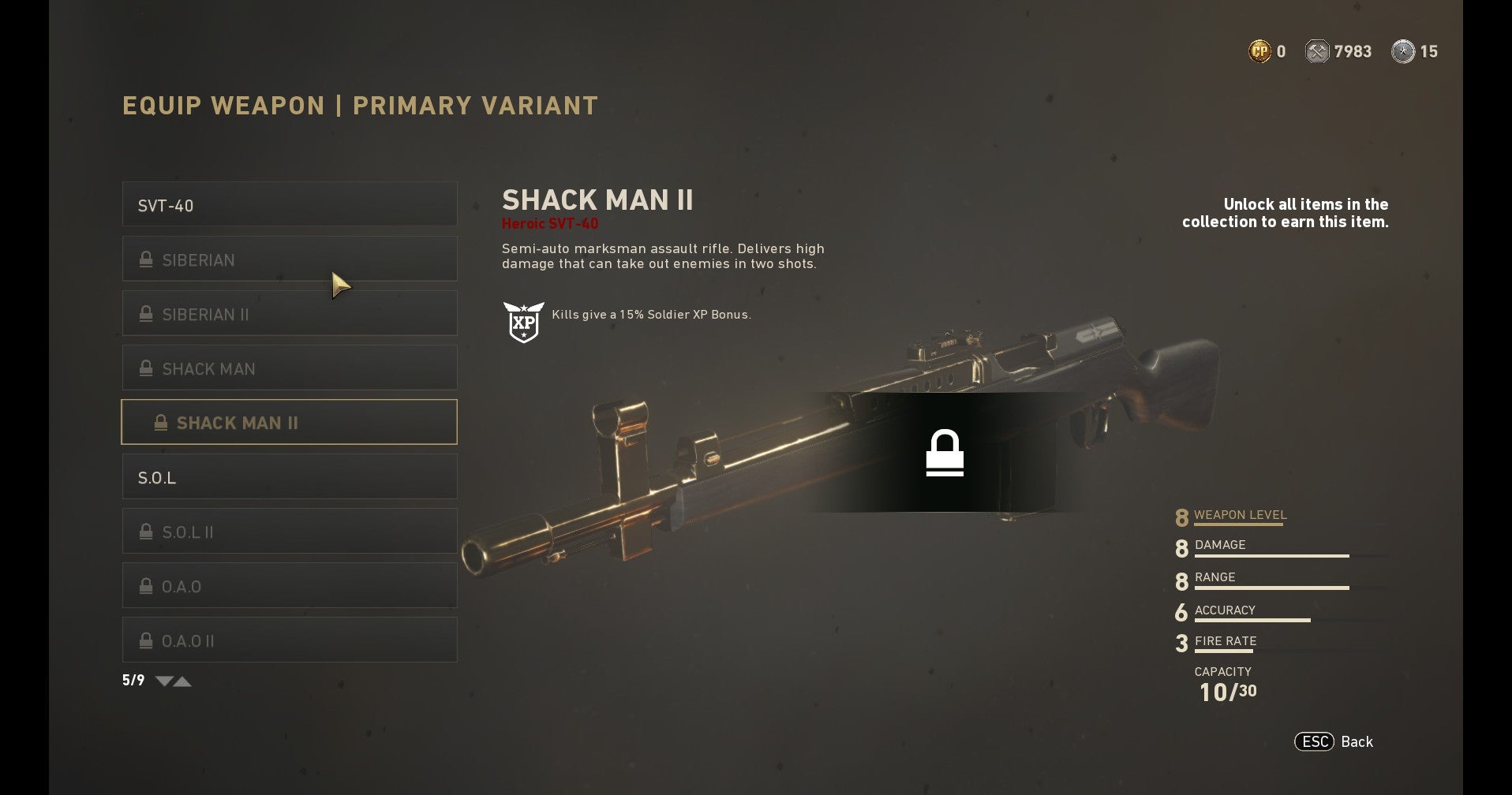
Task: Click the lock icon next to O.A.O
Action: click(x=145, y=586)
